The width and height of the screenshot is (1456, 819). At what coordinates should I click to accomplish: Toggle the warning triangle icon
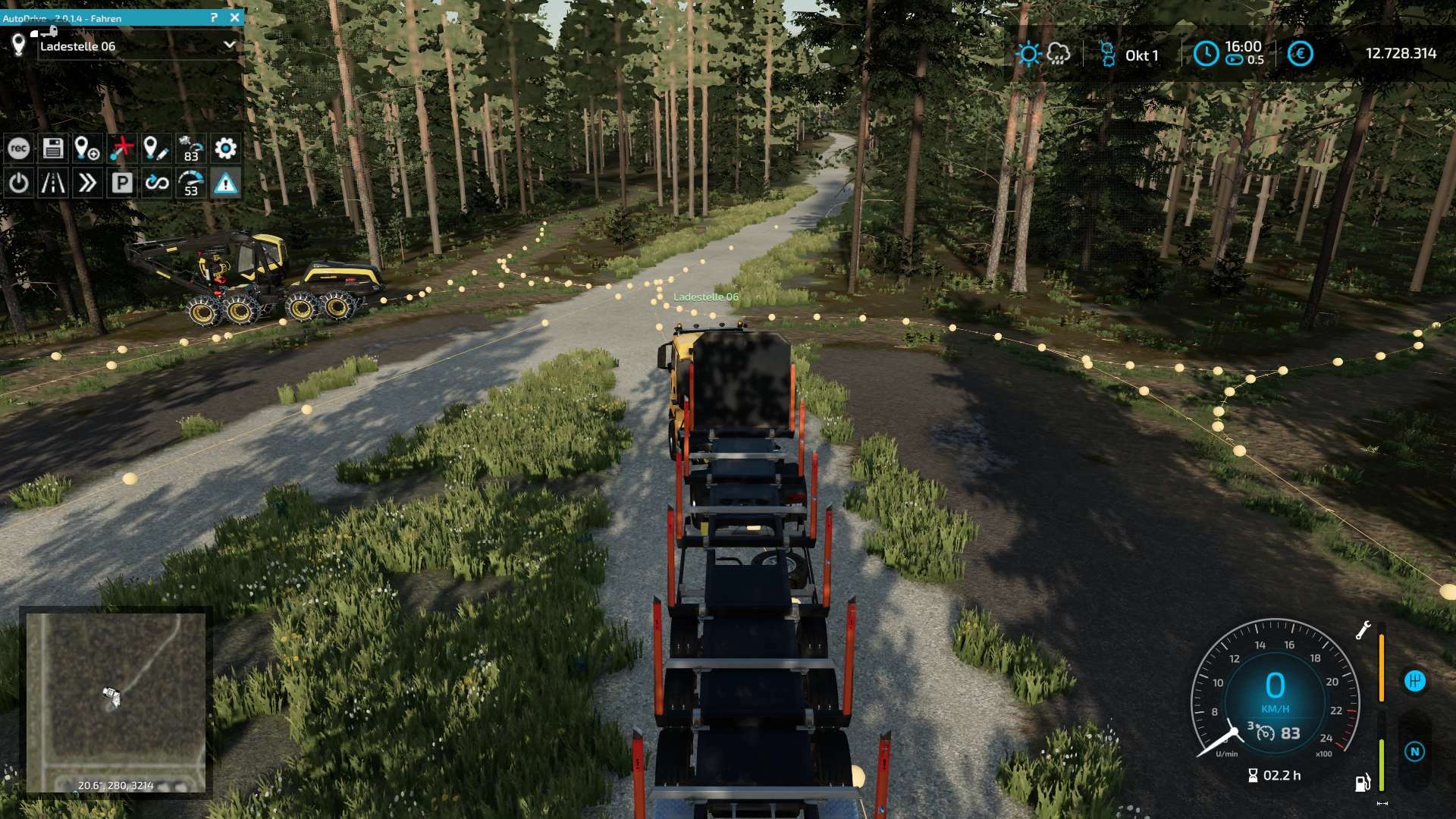[225, 183]
